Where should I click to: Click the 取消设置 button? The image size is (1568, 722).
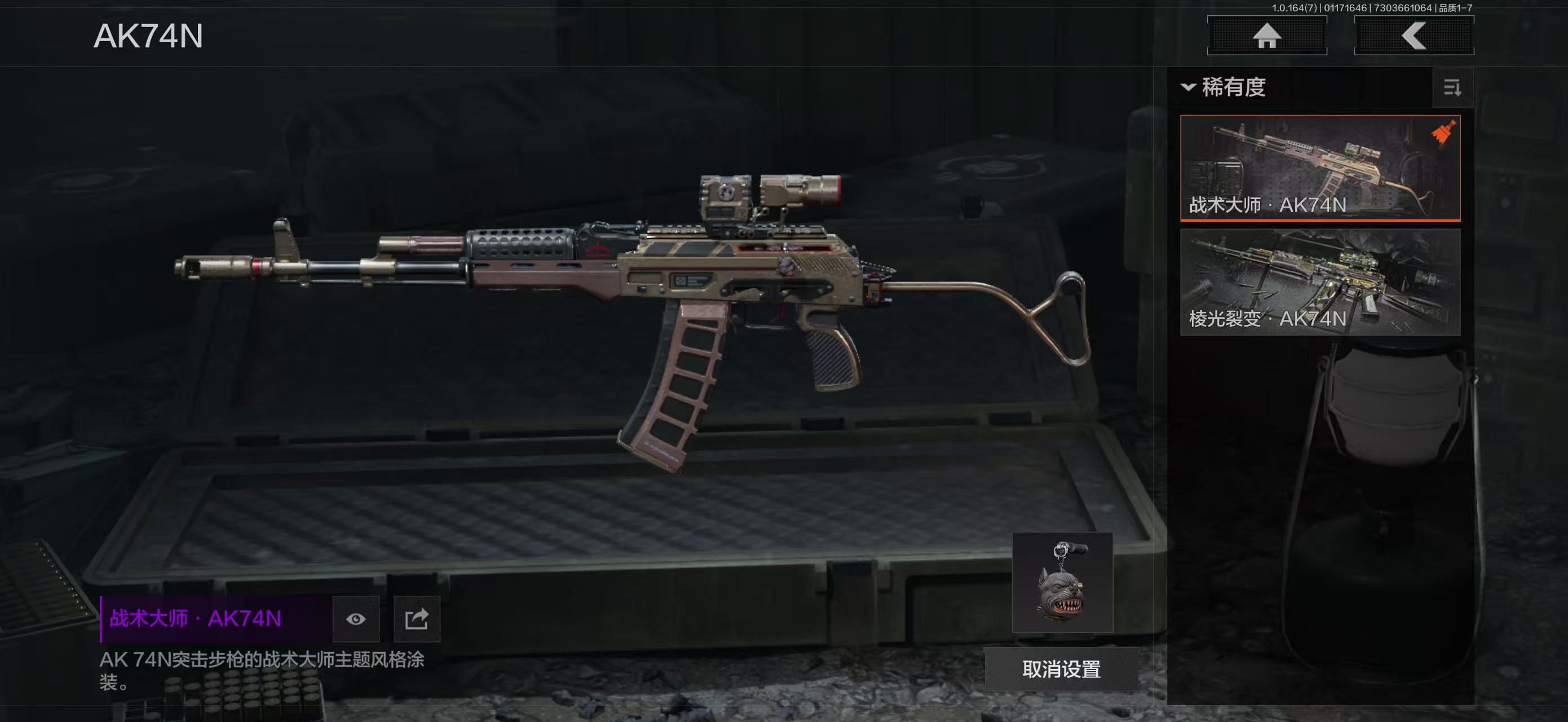[x=1061, y=670]
